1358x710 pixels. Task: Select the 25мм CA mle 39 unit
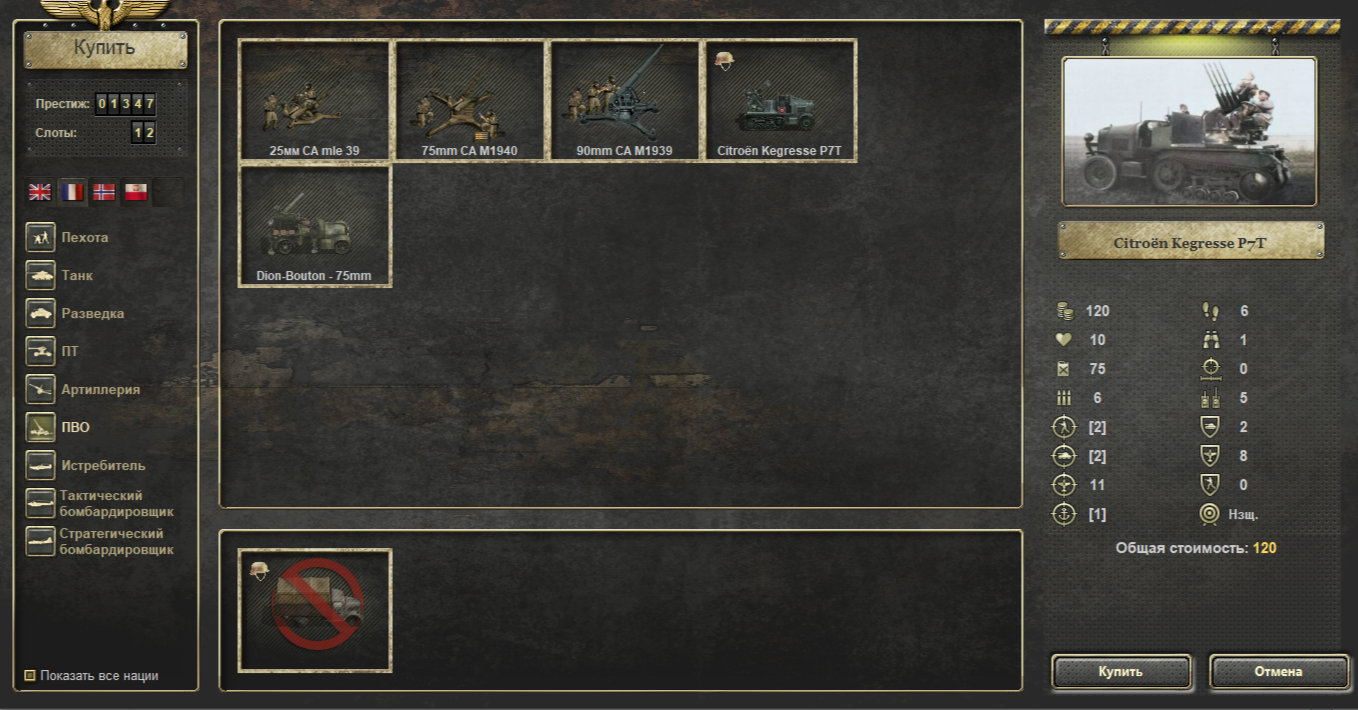pos(315,101)
